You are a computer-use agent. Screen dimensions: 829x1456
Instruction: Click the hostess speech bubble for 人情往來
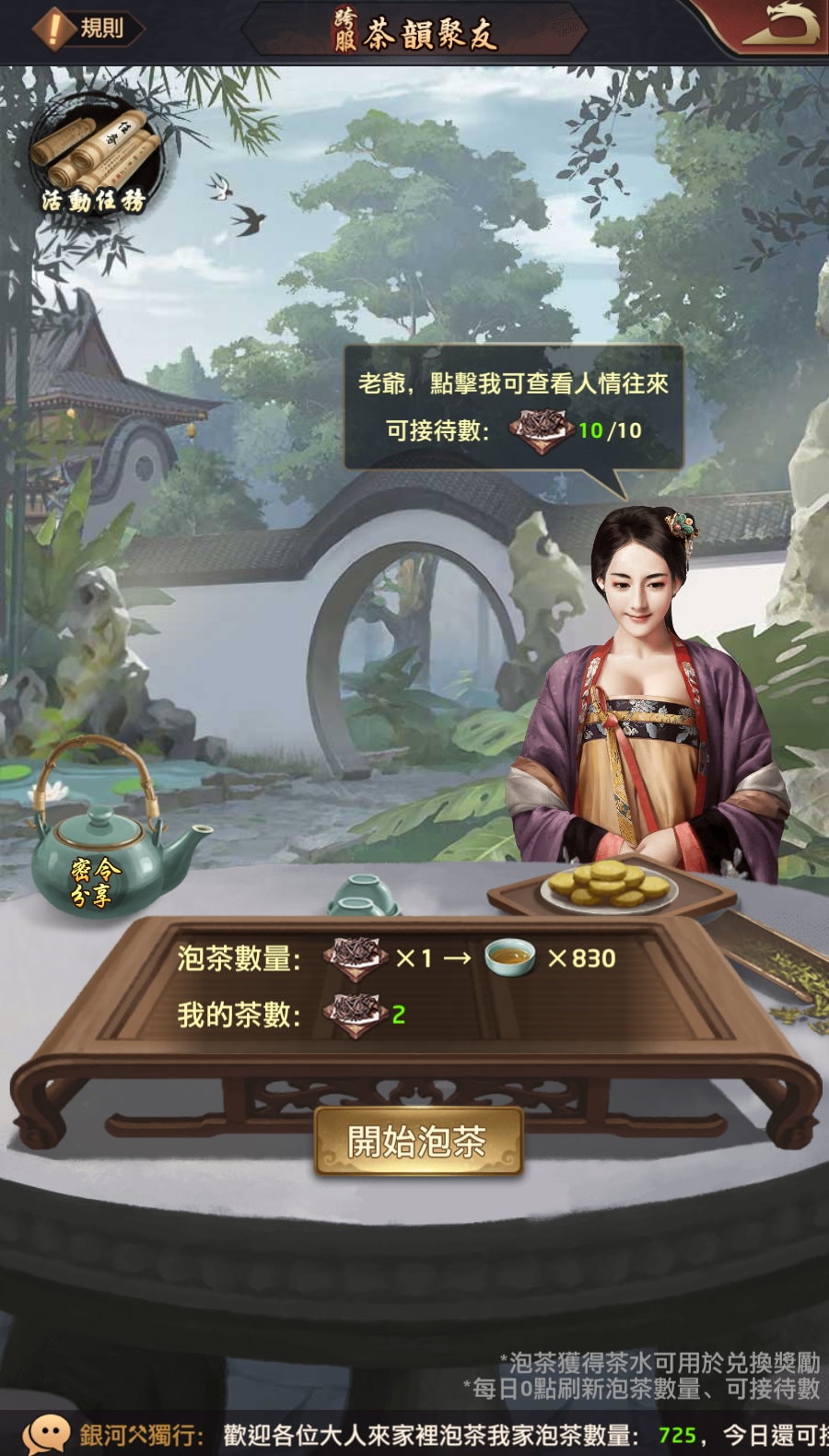tap(513, 407)
